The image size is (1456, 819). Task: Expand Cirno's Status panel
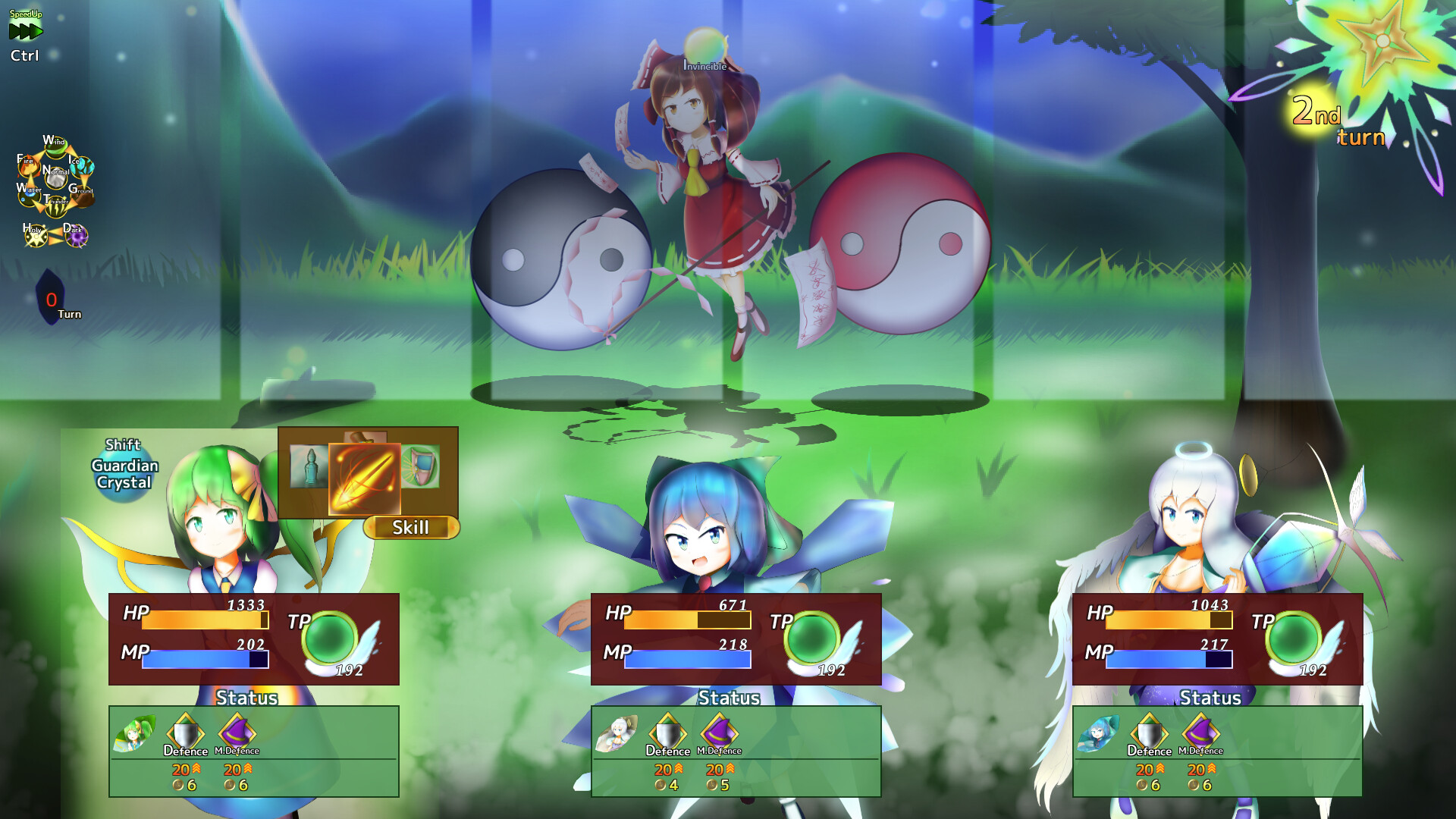(x=730, y=698)
